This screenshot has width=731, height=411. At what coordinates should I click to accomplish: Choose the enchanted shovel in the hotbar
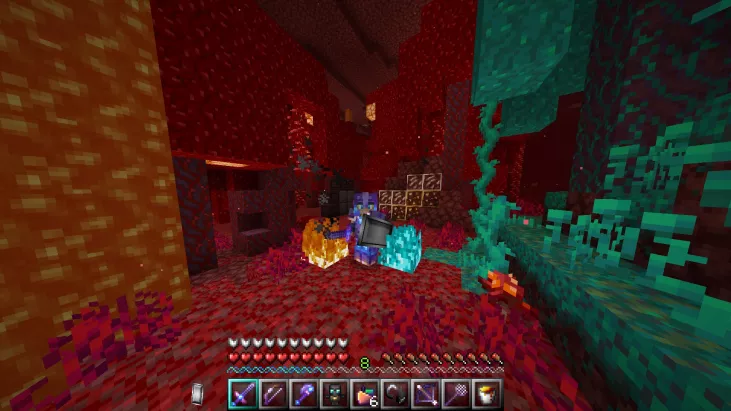click(x=302, y=391)
